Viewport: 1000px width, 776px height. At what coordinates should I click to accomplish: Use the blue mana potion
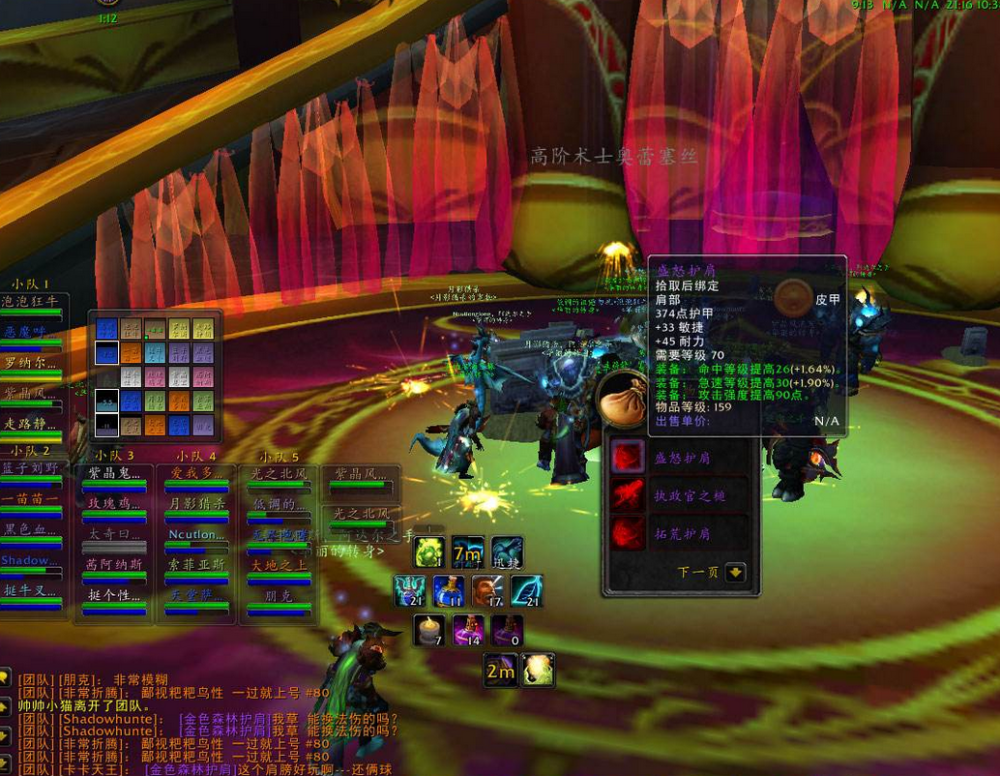[x=448, y=591]
